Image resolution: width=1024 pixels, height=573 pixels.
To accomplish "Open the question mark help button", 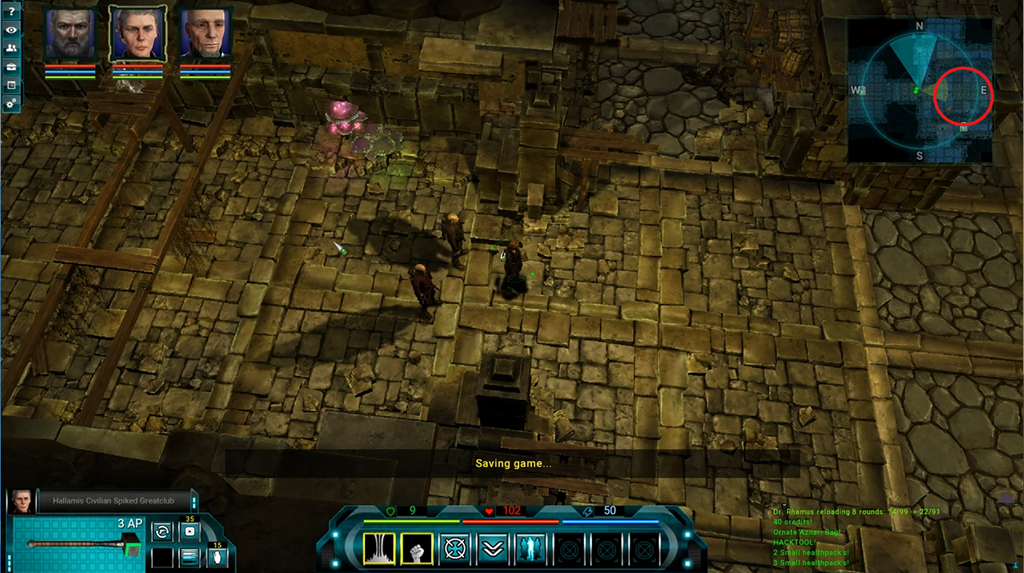I will (x=11, y=11).
